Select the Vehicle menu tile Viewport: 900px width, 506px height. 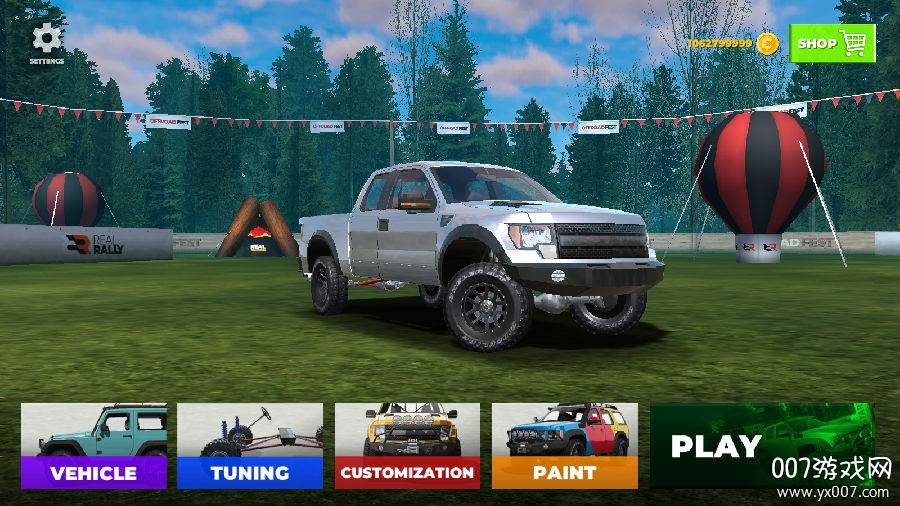pos(93,446)
